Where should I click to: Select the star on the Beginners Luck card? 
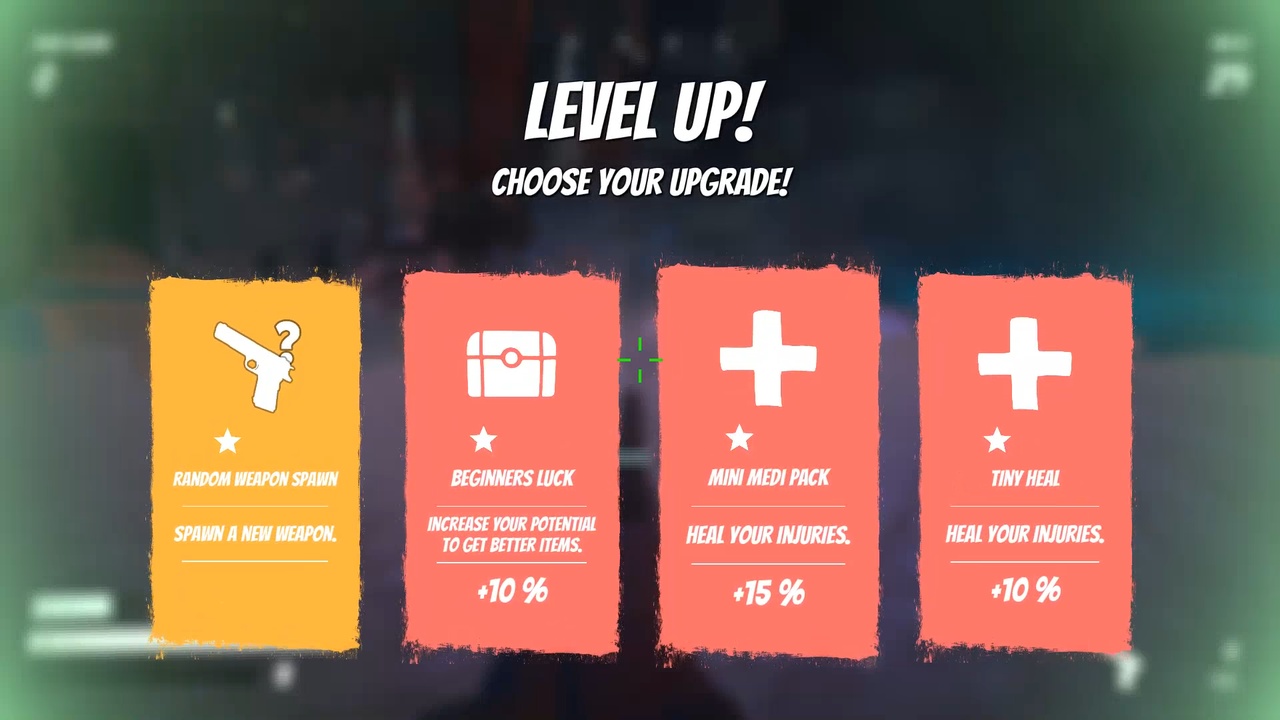pos(484,439)
